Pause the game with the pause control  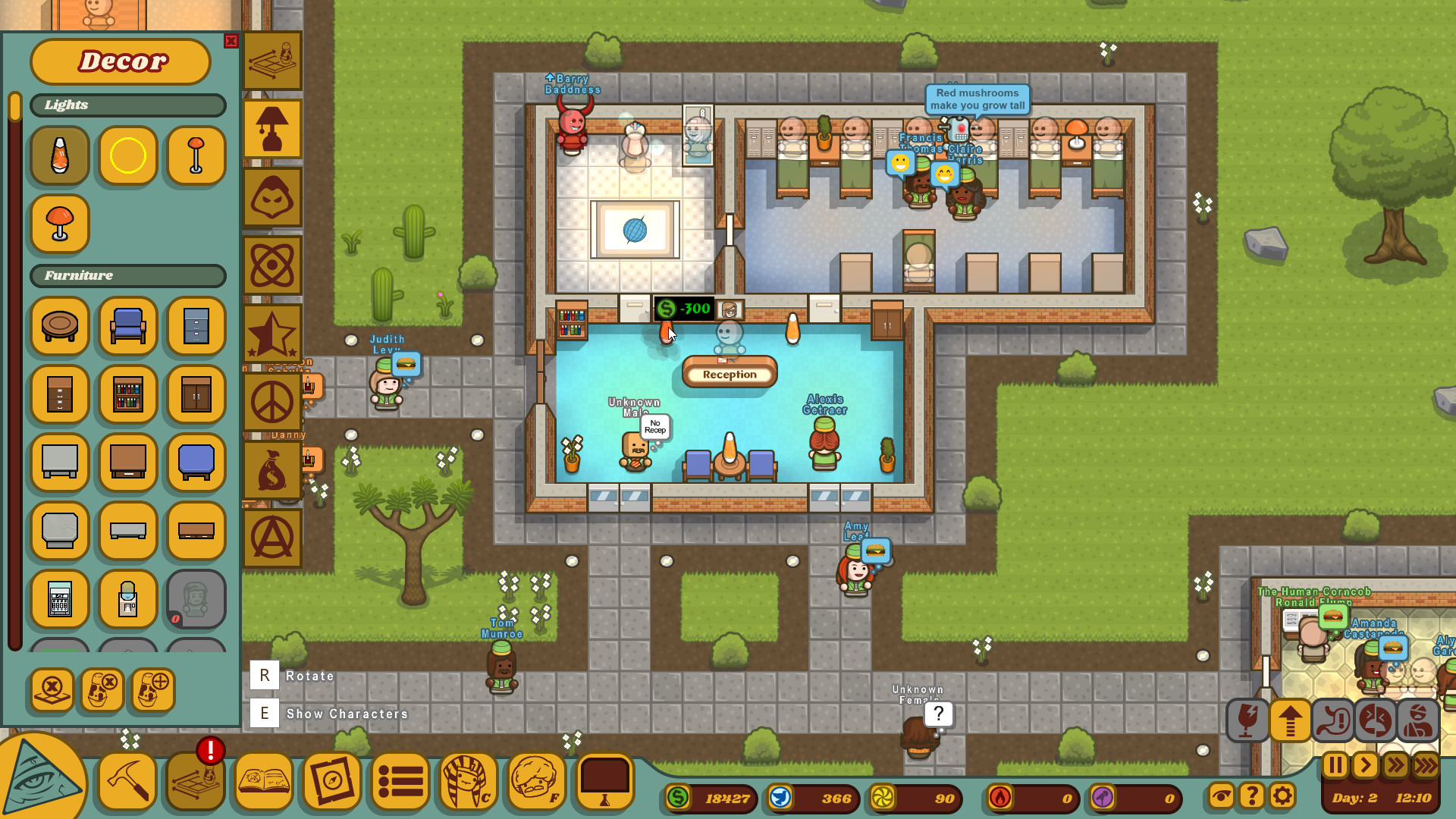(1336, 766)
